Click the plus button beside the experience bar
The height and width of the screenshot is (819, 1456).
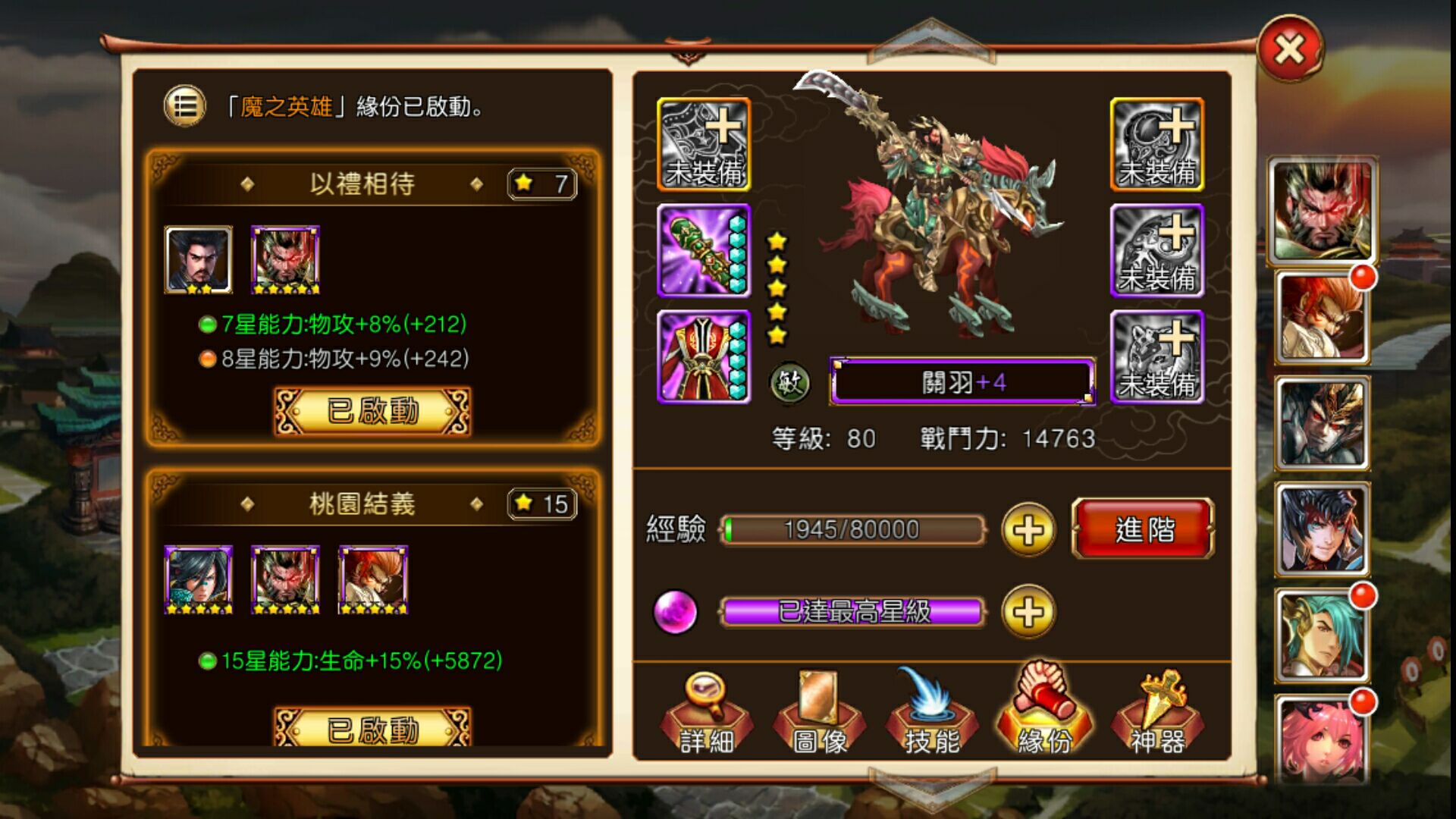tap(1028, 530)
